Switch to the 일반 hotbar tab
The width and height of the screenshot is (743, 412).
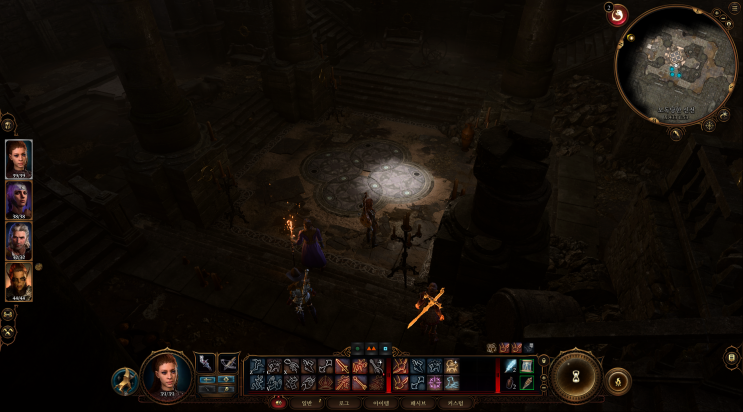click(307, 403)
